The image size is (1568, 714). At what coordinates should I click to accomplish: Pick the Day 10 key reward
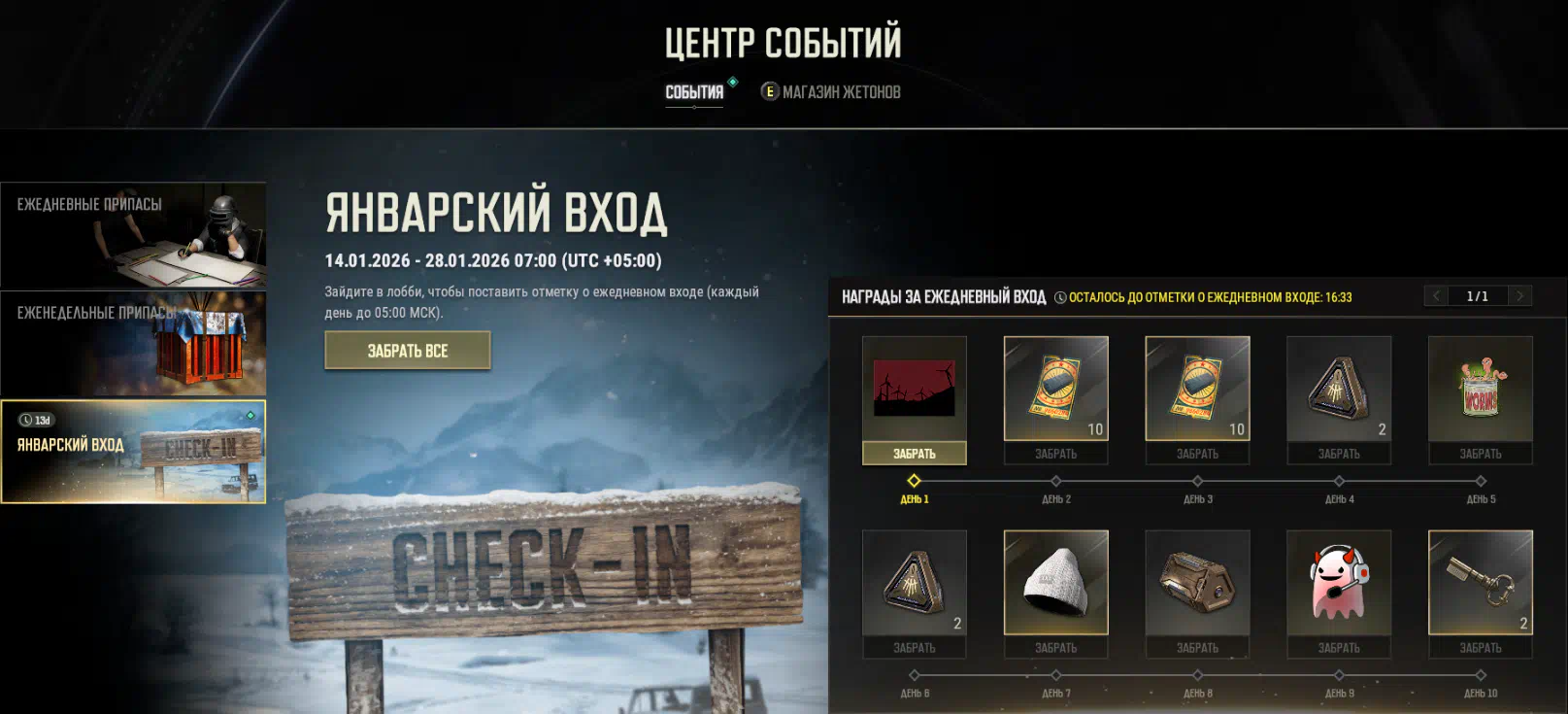click(1481, 583)
